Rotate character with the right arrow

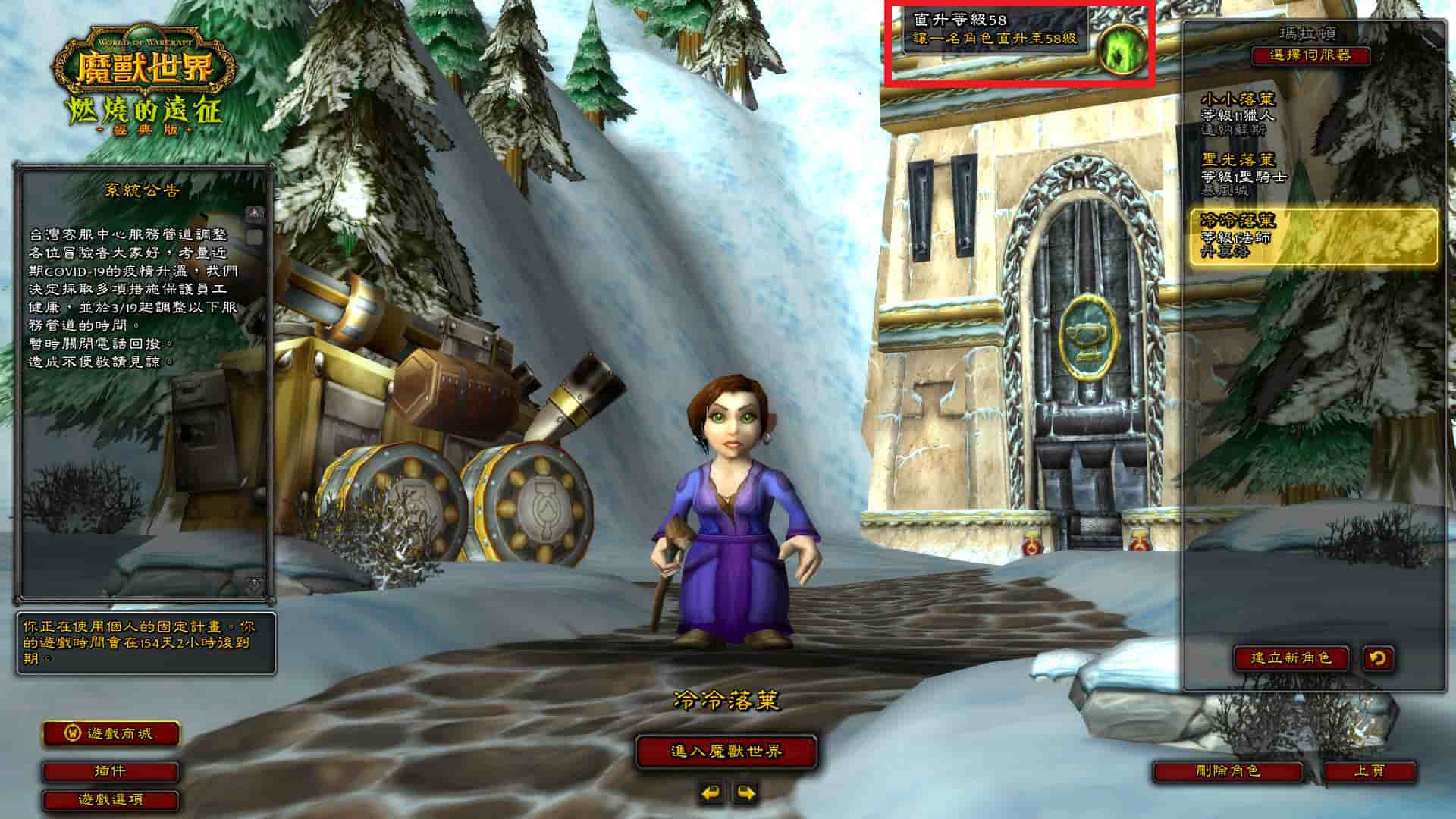745,793
